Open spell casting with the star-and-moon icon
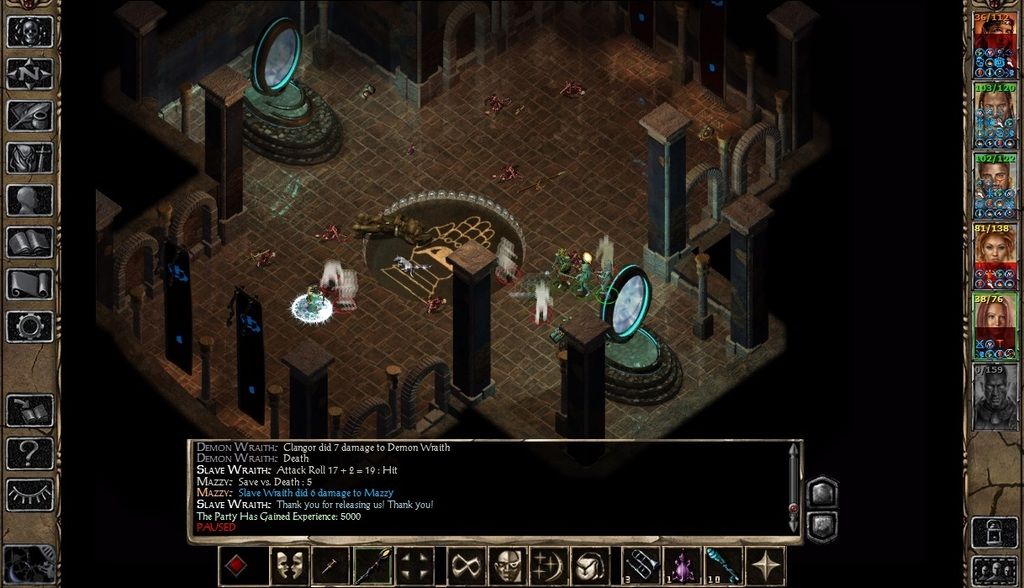 [x=549, y=566]
